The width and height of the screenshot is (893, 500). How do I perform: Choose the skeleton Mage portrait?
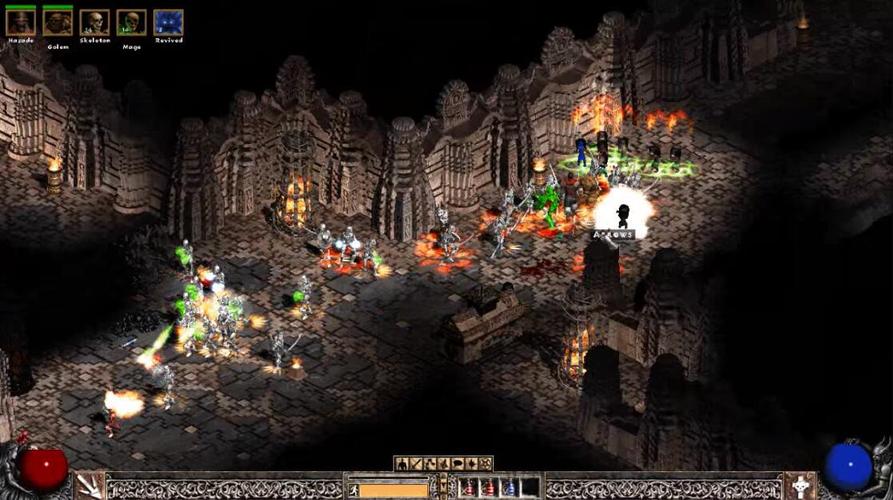tap(131, 22)
